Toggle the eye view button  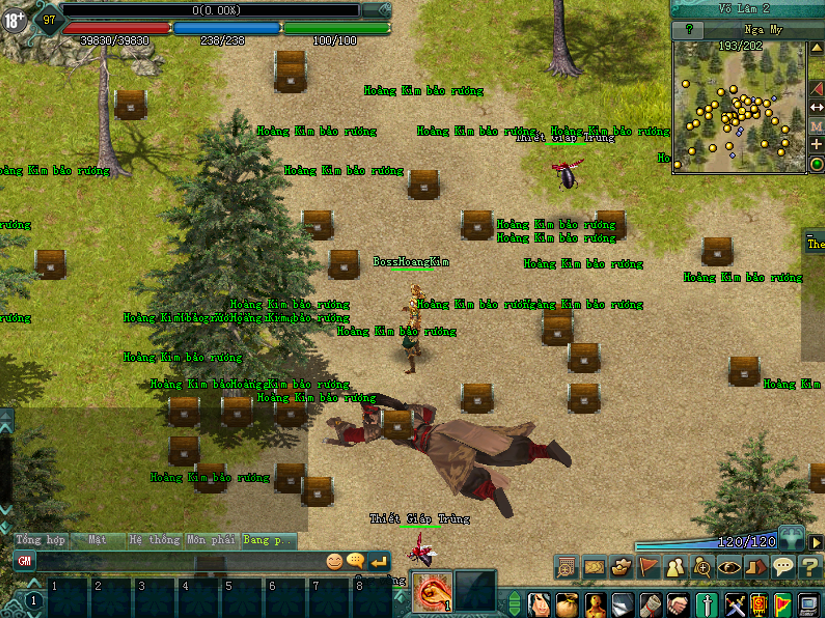click(x=729, y=566)
